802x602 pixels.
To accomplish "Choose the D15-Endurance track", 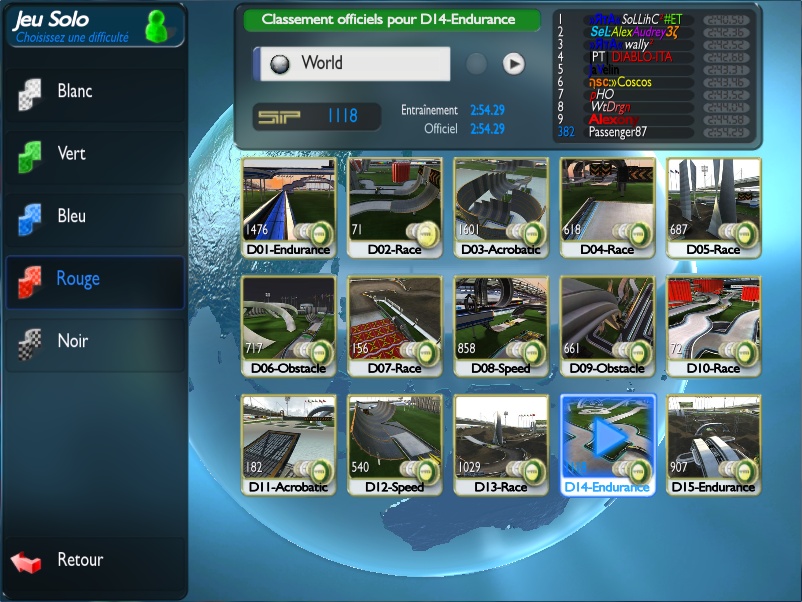I will point(714,443).
